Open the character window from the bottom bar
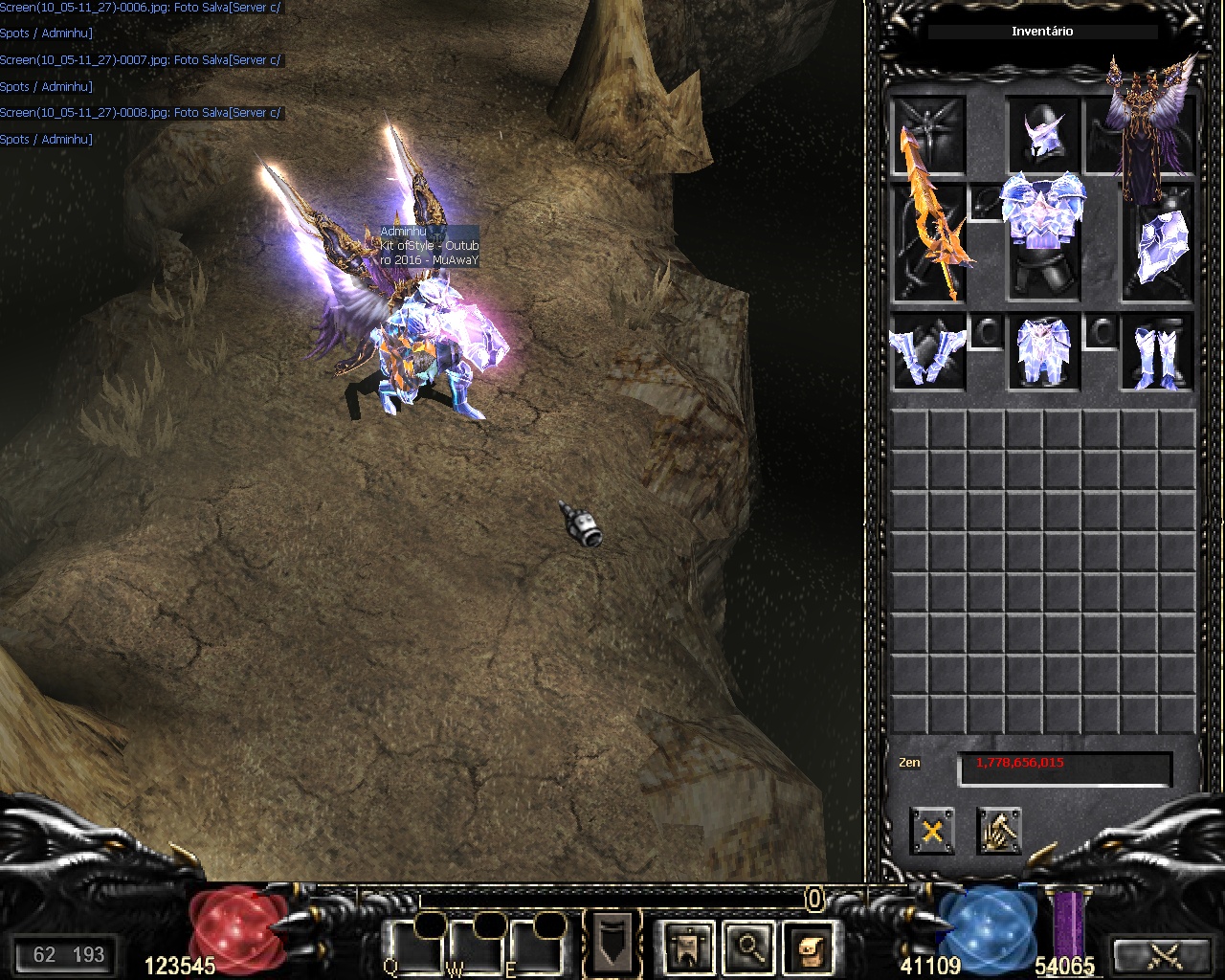Image resolution: width=1225 pixels, height=980 pixels. coord(687,947)
